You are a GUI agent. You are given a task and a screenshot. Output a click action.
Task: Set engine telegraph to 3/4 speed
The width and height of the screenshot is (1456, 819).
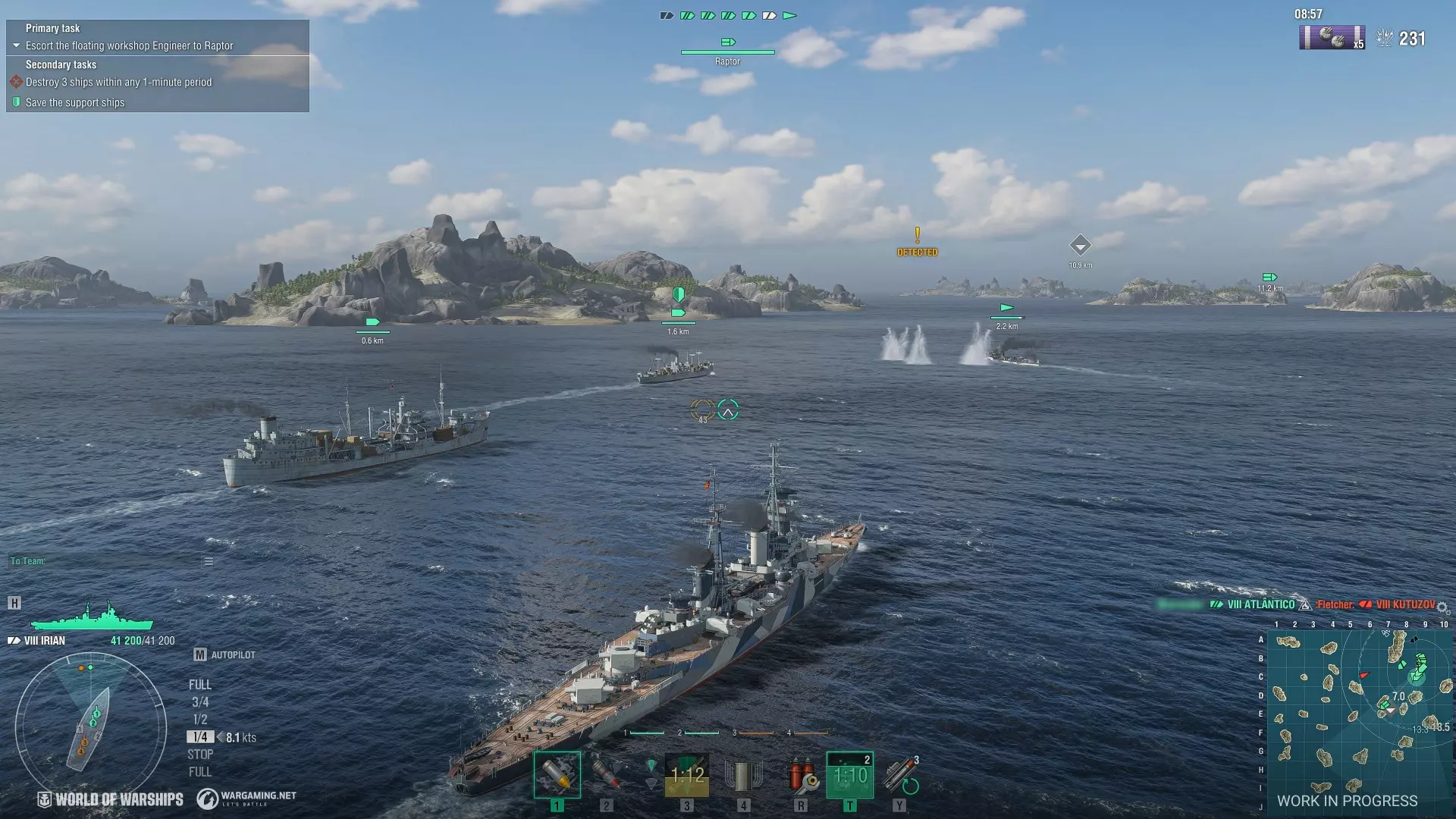click(200, 702)
